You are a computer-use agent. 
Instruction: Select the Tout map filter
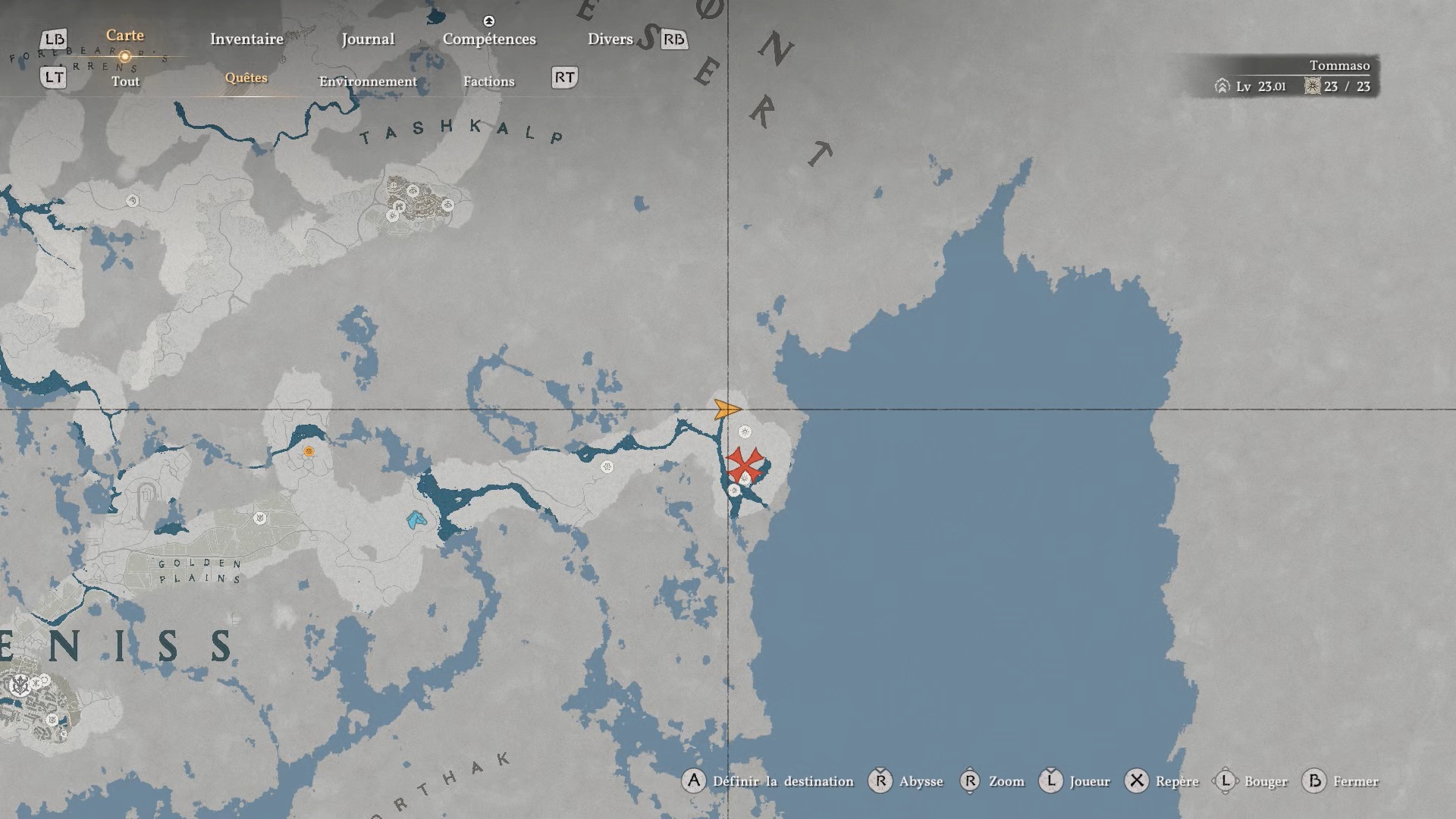click(125, 81)
